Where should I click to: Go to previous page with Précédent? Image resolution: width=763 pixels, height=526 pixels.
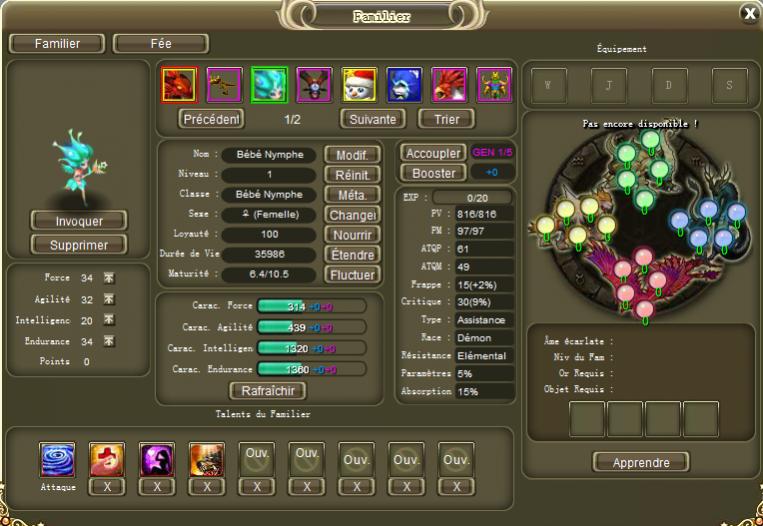click(x=211, y=119)
